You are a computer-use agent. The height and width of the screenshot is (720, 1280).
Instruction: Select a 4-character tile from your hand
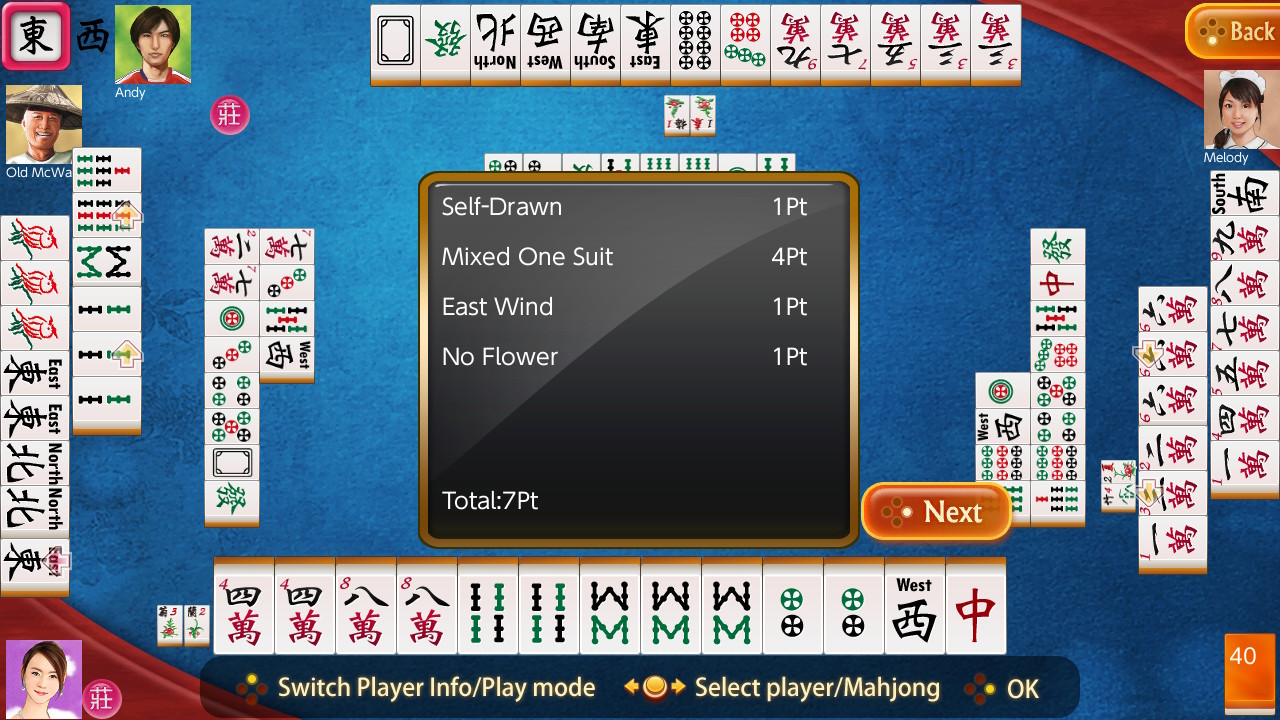point(243,608)
